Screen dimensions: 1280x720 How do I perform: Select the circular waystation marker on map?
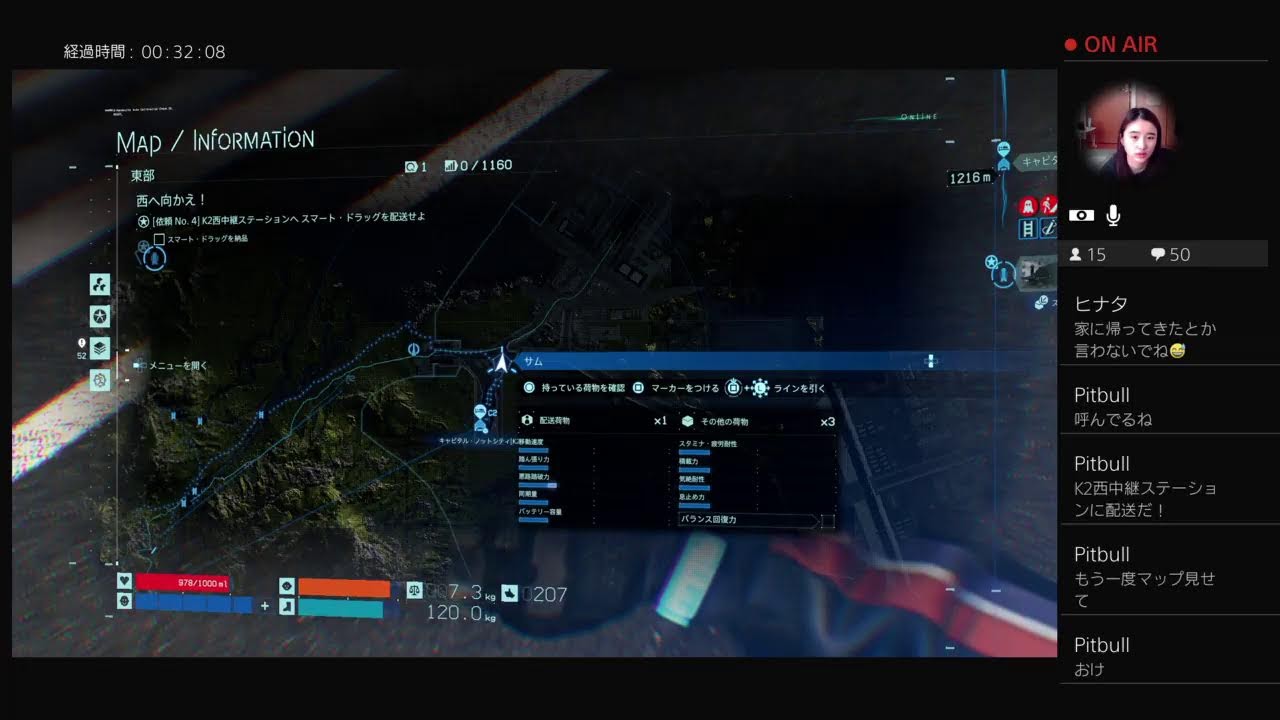point(413,349)
